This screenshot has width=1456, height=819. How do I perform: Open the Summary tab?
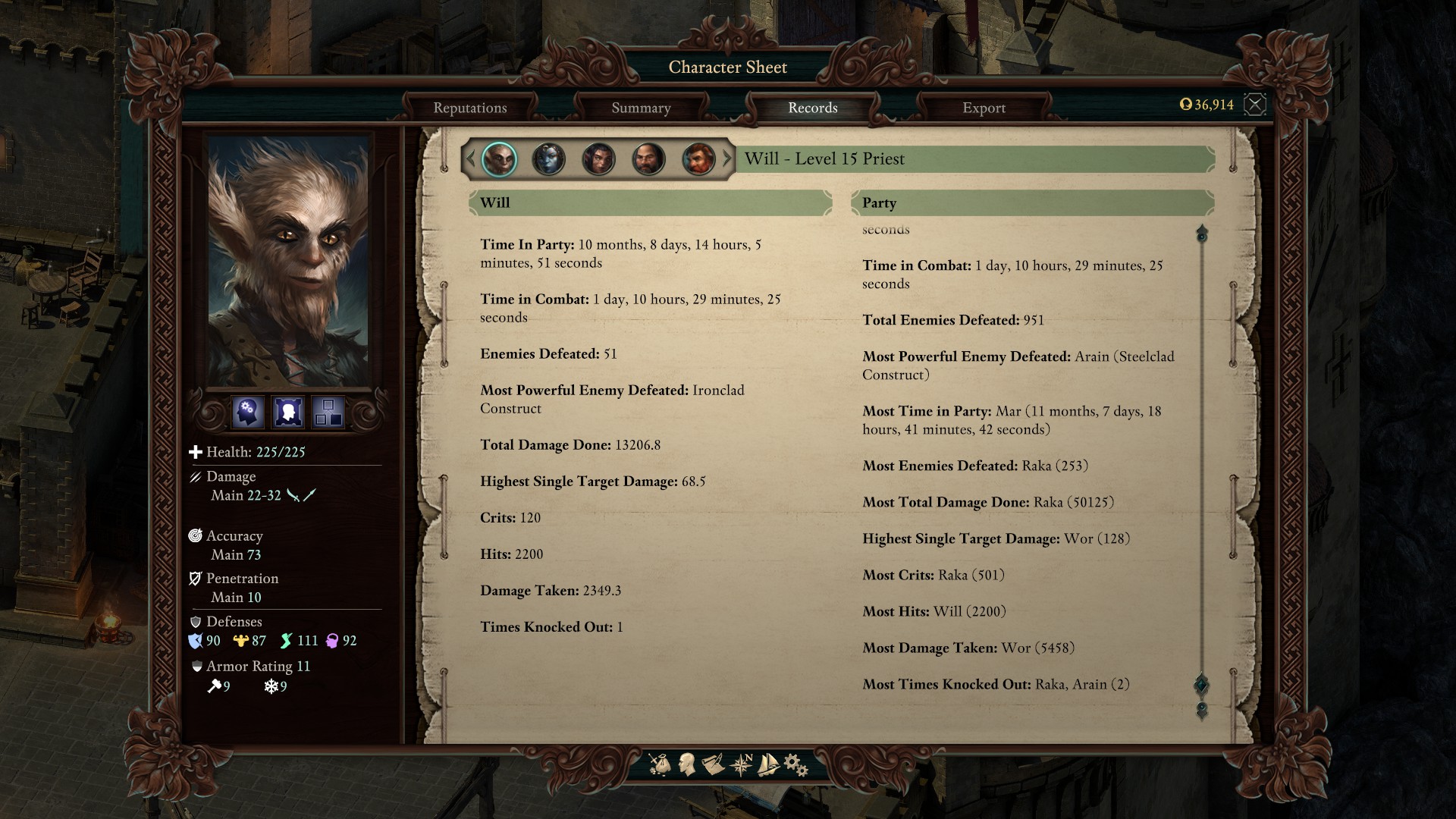click(x=641, y=108)
